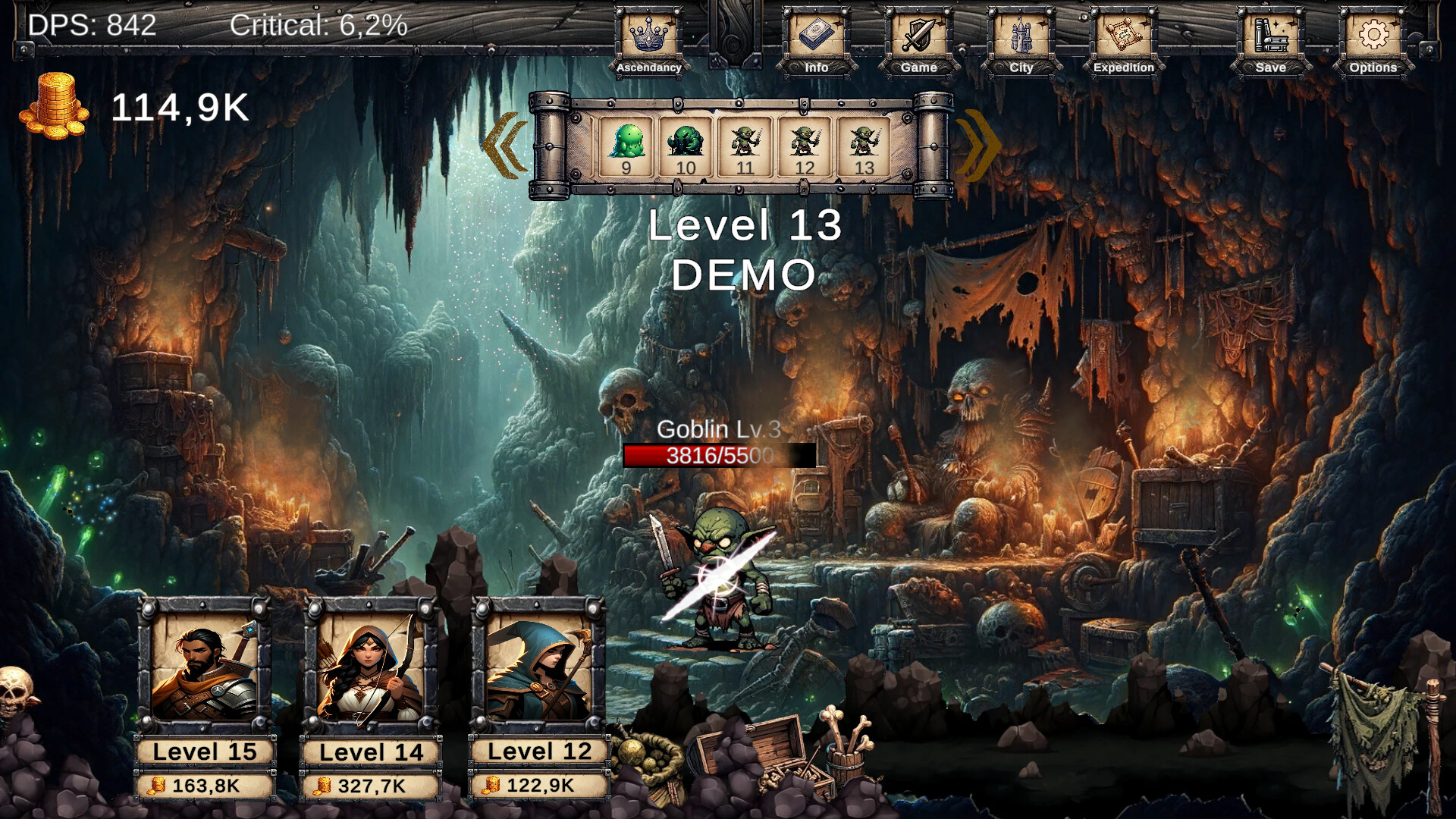The image size is (1456, 819).
Task: Click the left arrow to scroll levels back
Action: (504, 146)
